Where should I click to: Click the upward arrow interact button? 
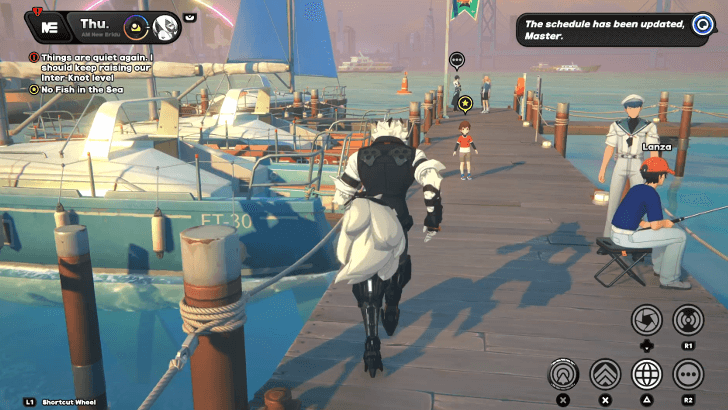(x=564, y=375)
